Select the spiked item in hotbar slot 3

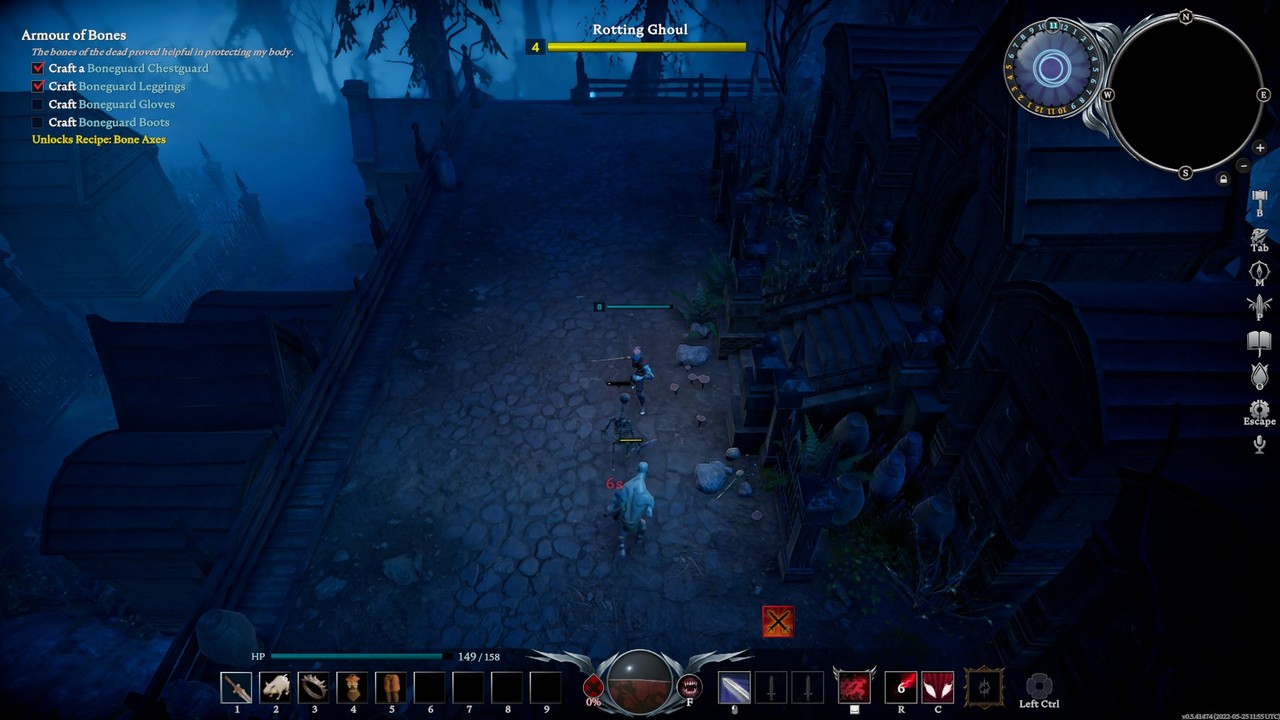pyautogui.click(x=314, y=687)
